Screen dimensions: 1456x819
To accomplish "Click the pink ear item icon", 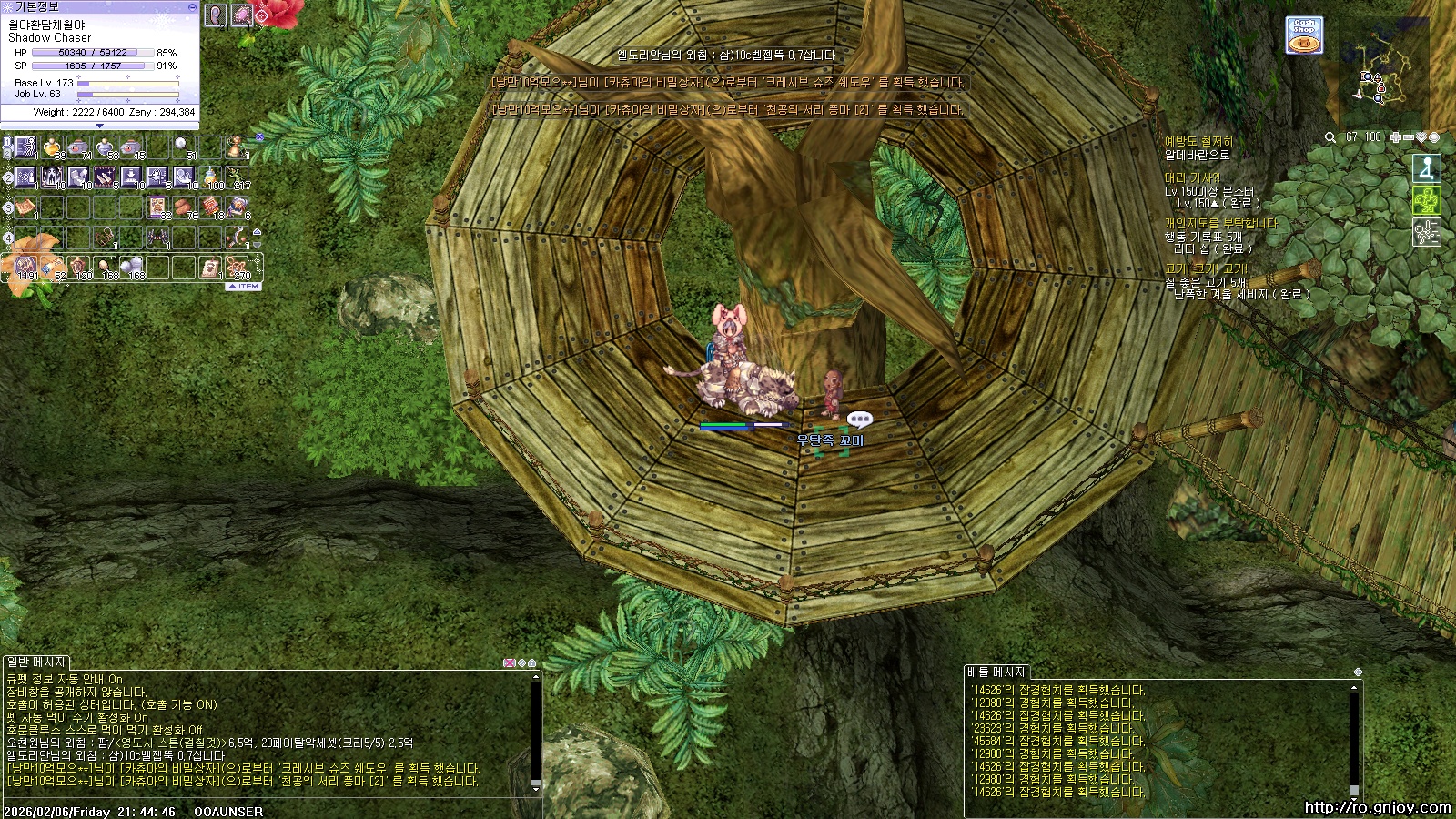I will point(216,15).
